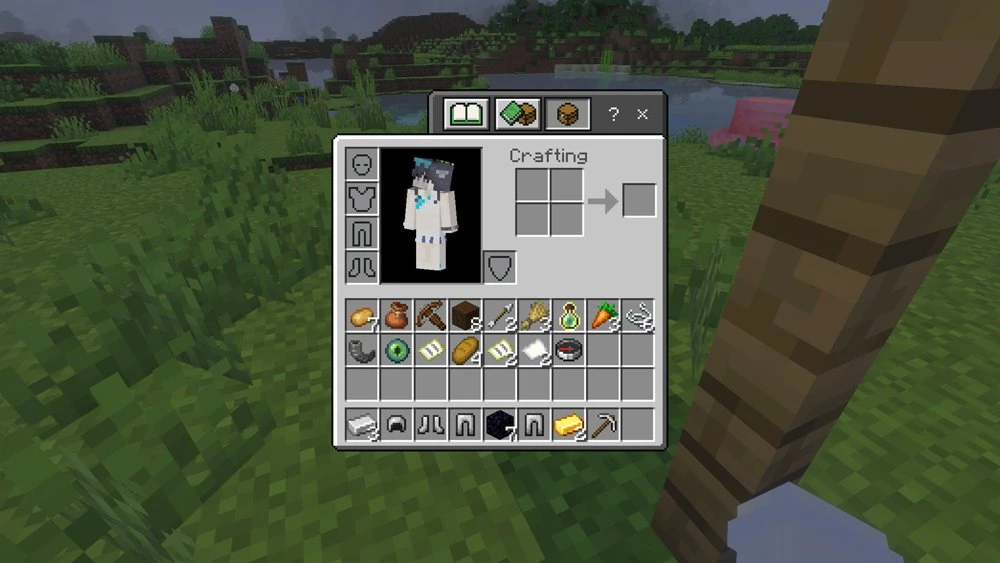This screenshot has height=563, width=1000.
Task: Click the empty helmet armor slot
Action: [x=362, y=164]
